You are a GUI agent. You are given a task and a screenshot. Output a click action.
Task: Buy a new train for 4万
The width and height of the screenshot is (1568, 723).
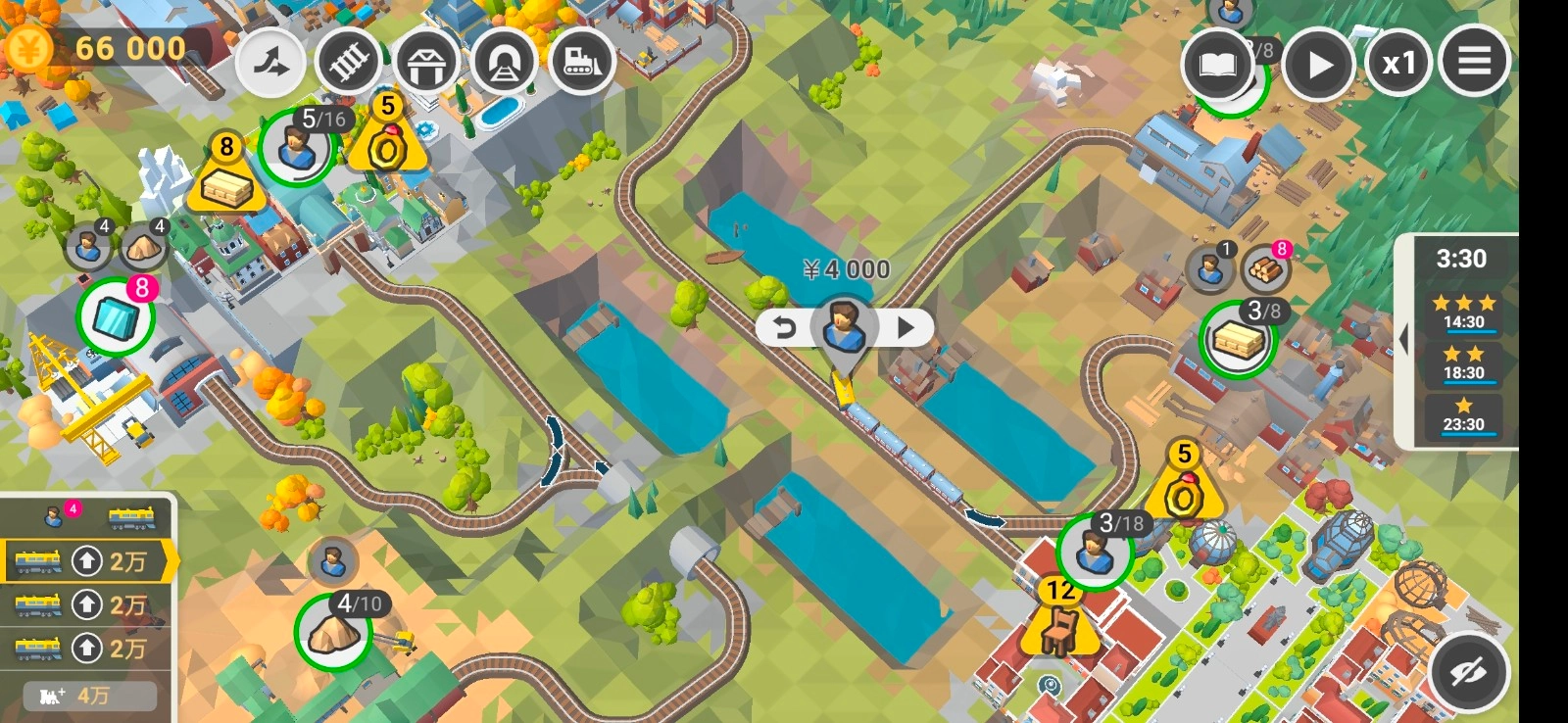pyautogui.click(x=88, y=696)
